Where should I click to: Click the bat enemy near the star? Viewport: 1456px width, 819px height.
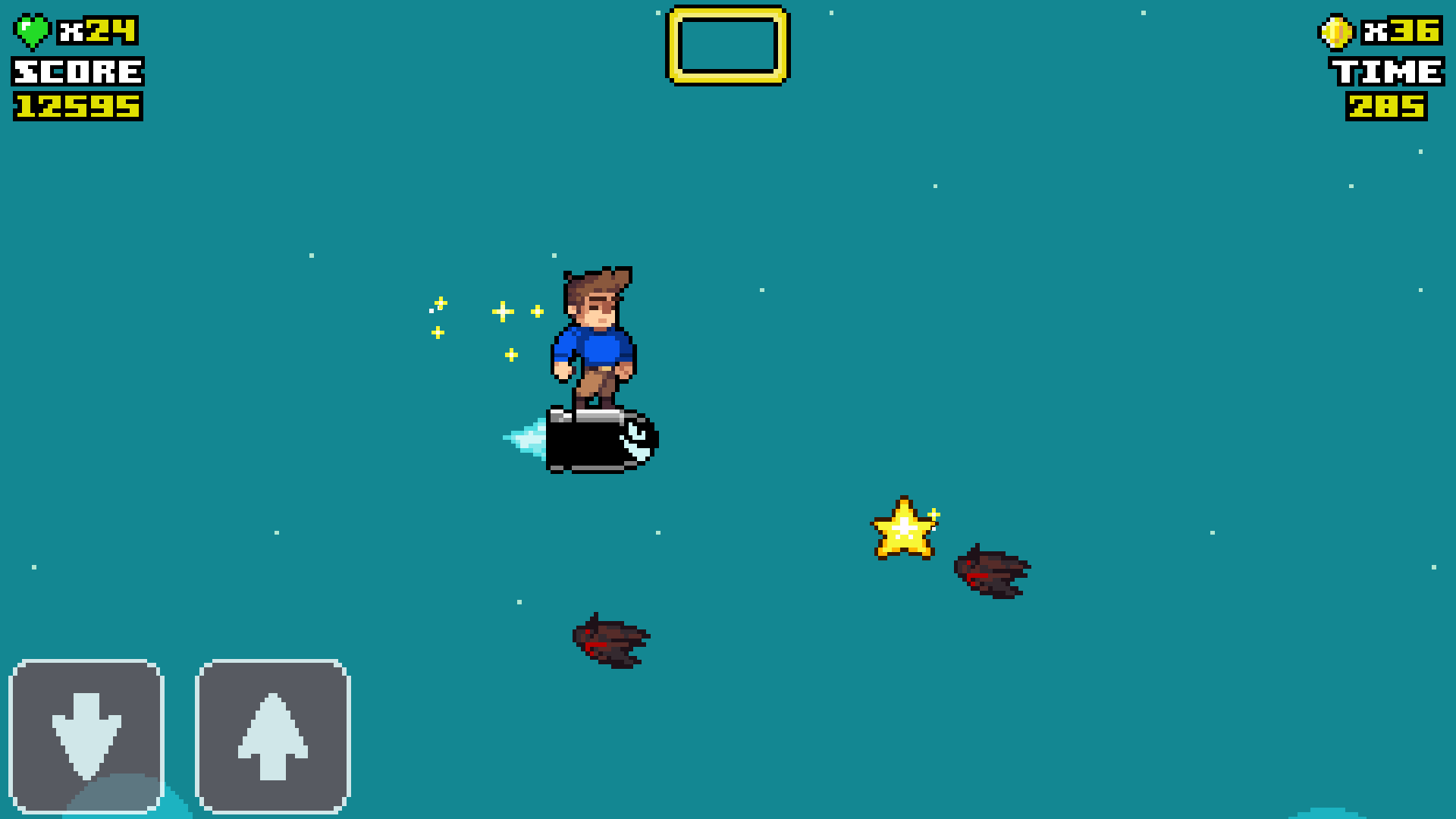tap(993, 573)
